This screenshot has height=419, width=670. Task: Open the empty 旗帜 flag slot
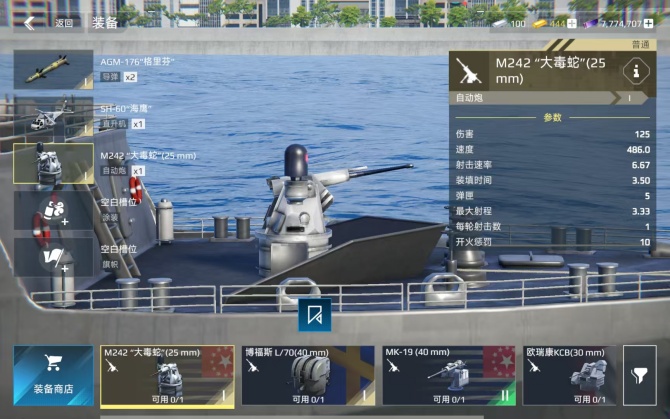52,257
